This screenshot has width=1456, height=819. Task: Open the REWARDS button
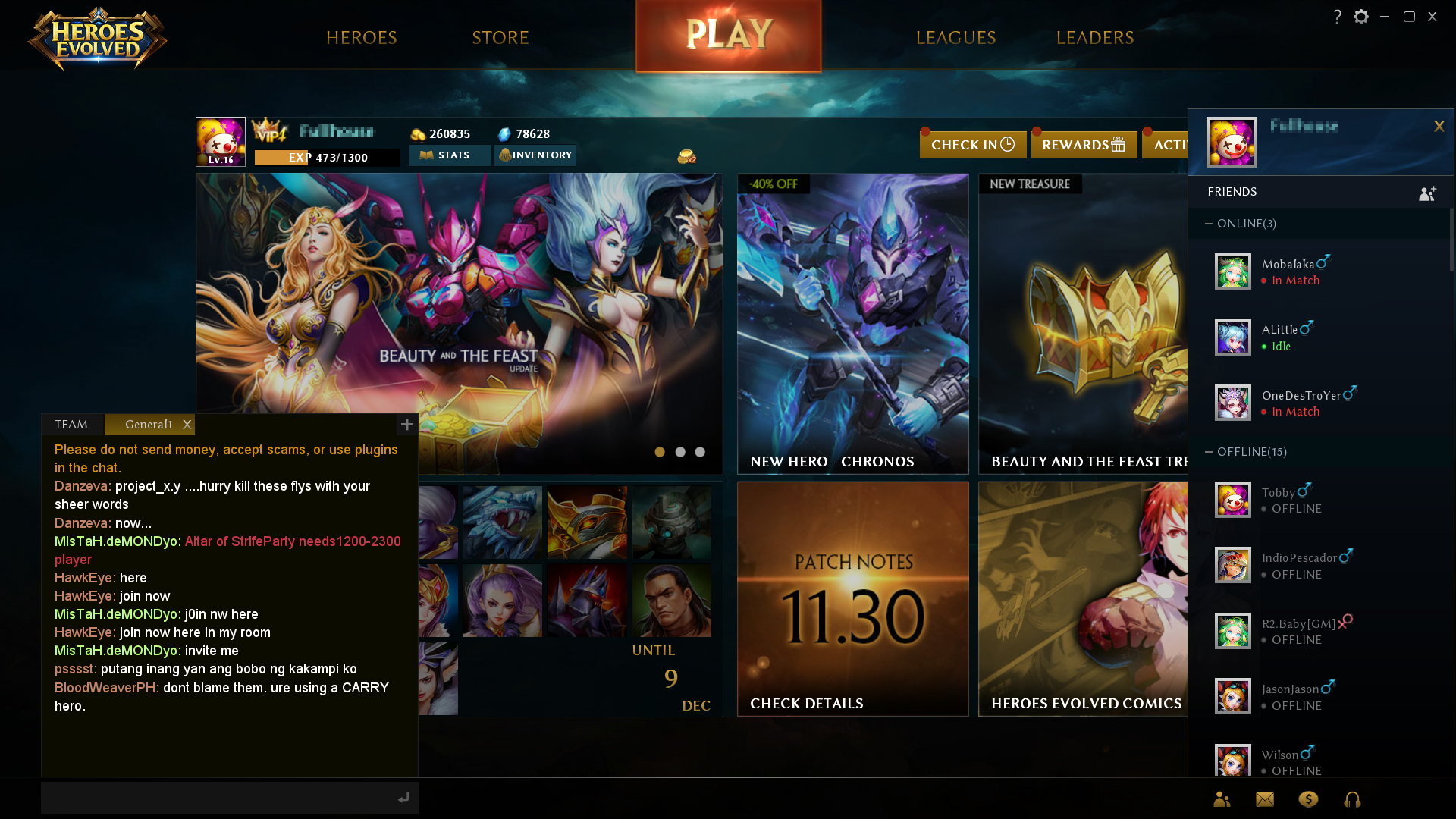[x=1084, y=144]
